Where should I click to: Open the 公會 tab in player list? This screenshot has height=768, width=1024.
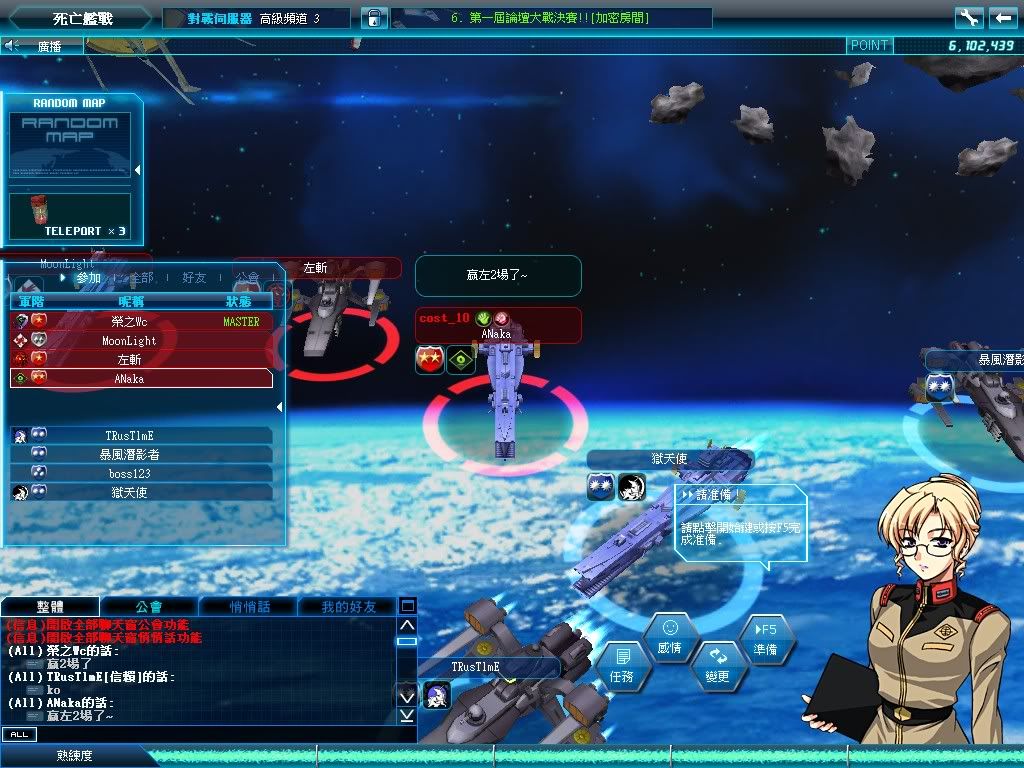247,278
